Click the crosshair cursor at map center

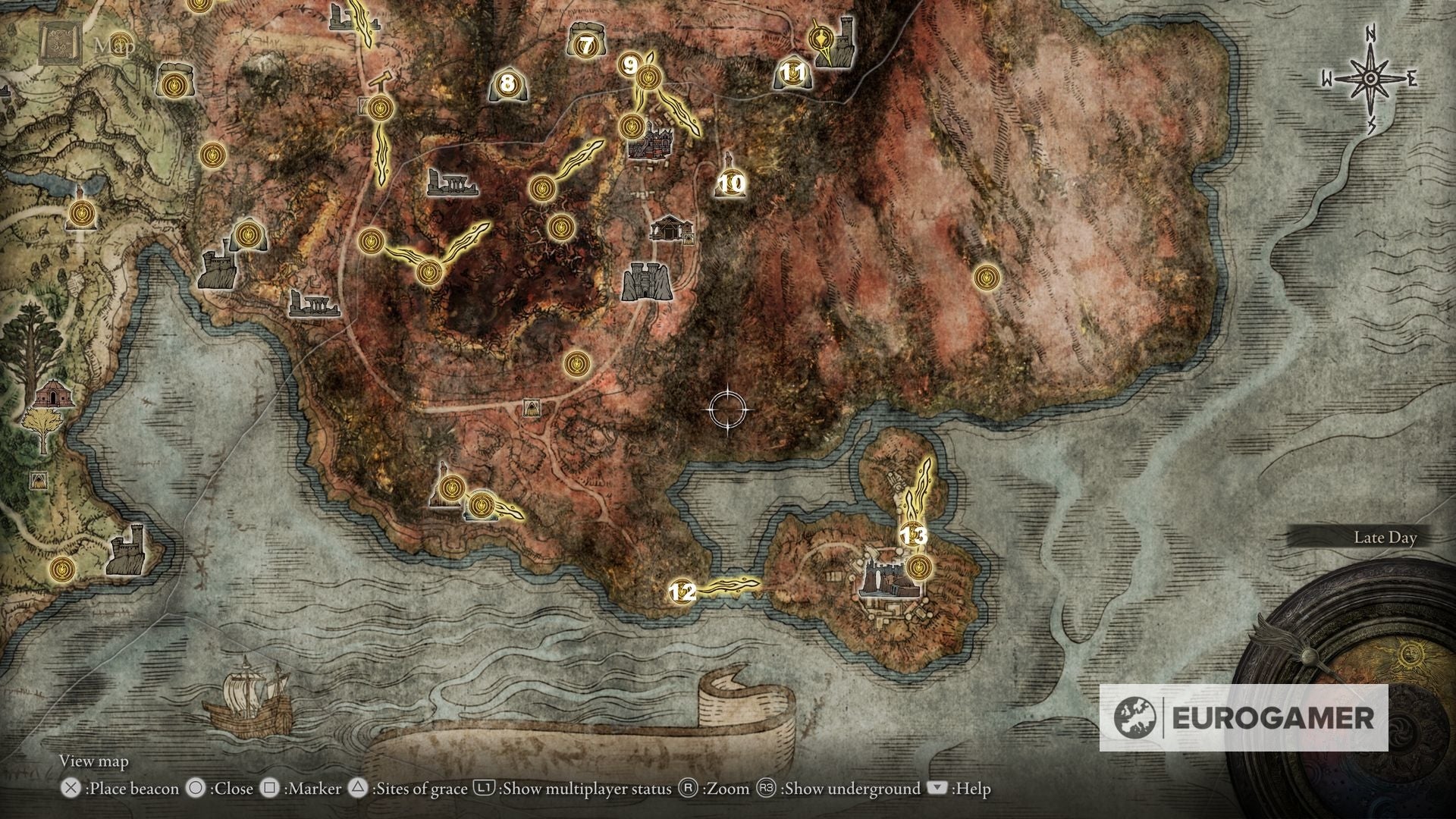(726, 409)
